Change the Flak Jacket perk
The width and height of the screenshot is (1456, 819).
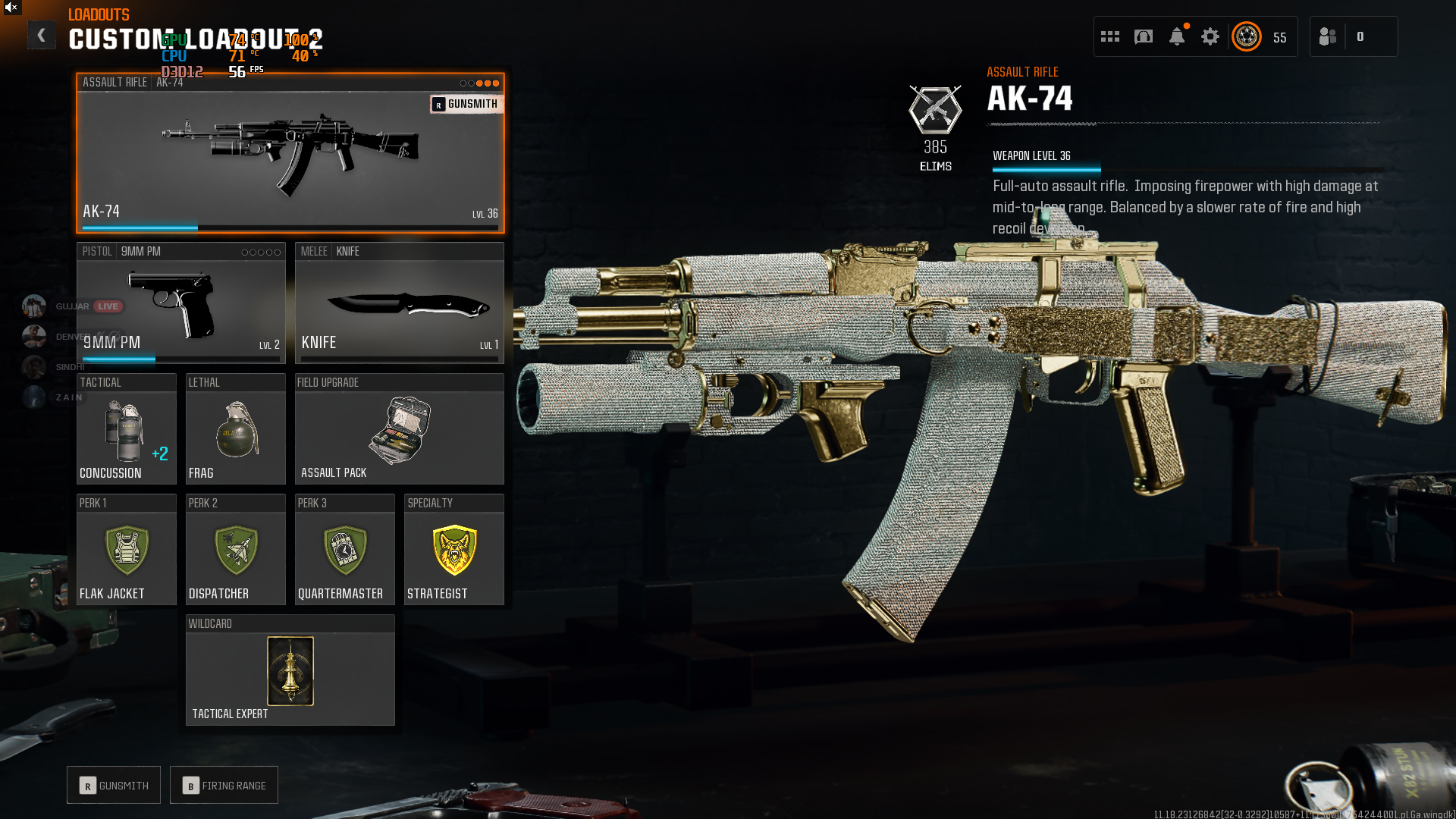pyautogui.click(x=126, y=550)
